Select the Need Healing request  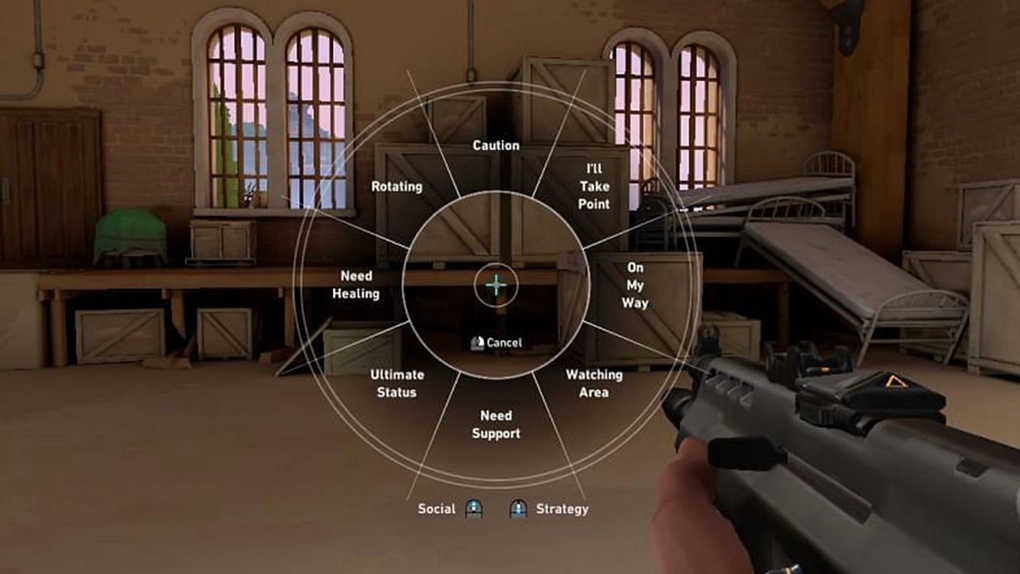(x=356, y=285)
